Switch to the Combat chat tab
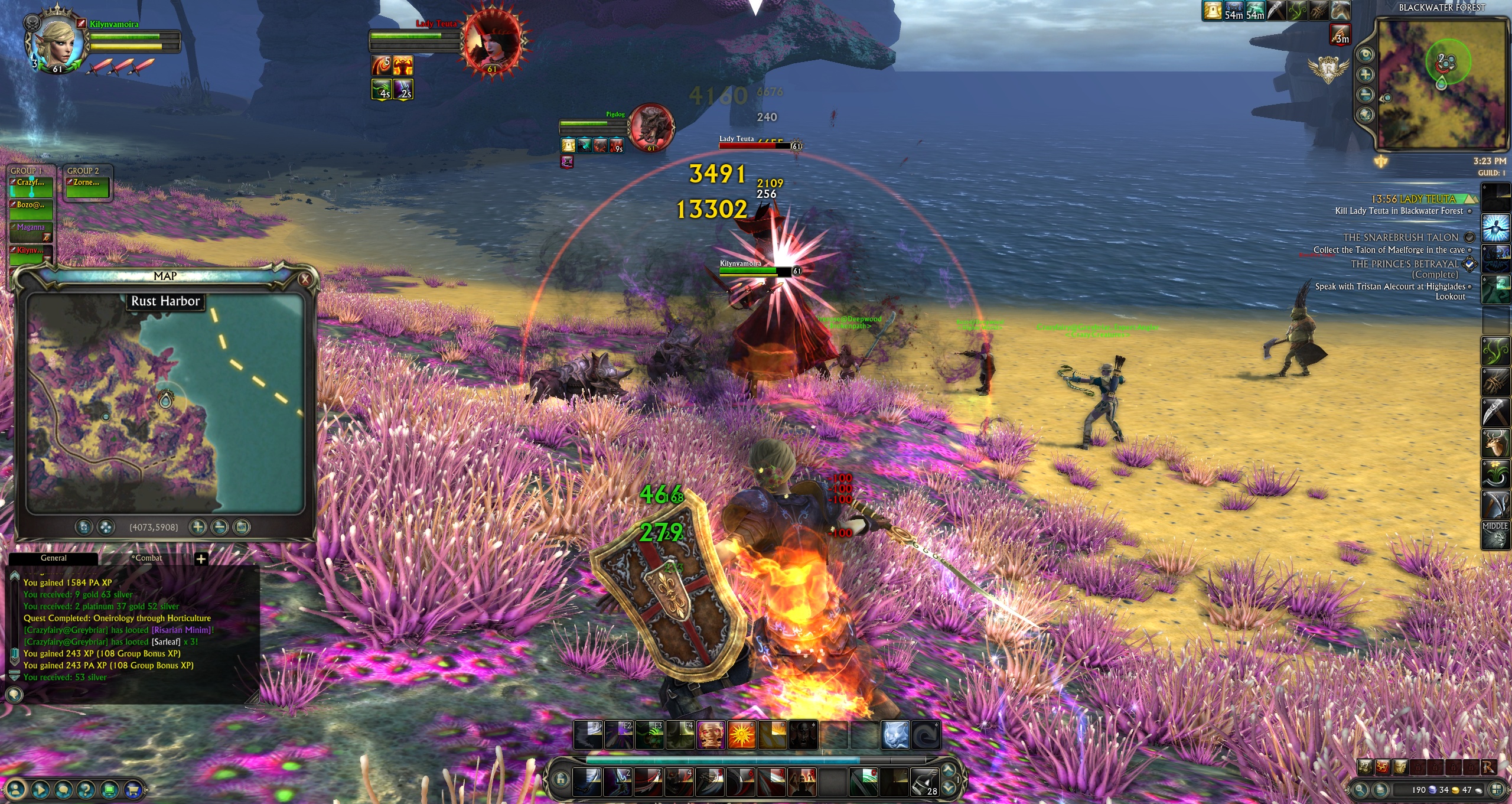Viewport: 1512px width, 804px height. pyautogui.click(x=147, y=558)
